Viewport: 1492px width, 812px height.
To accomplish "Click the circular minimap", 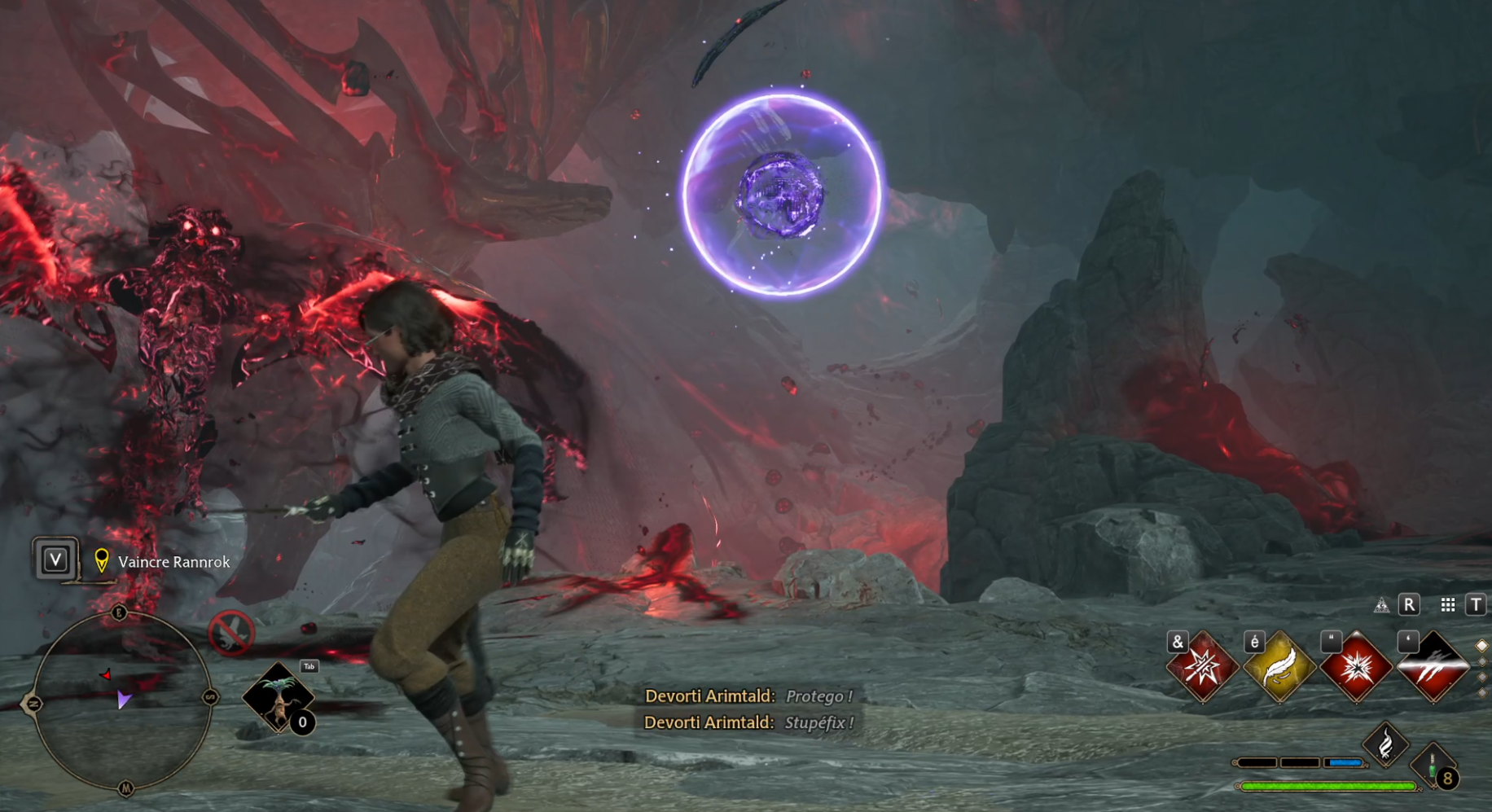I will (x=122, y=700).
